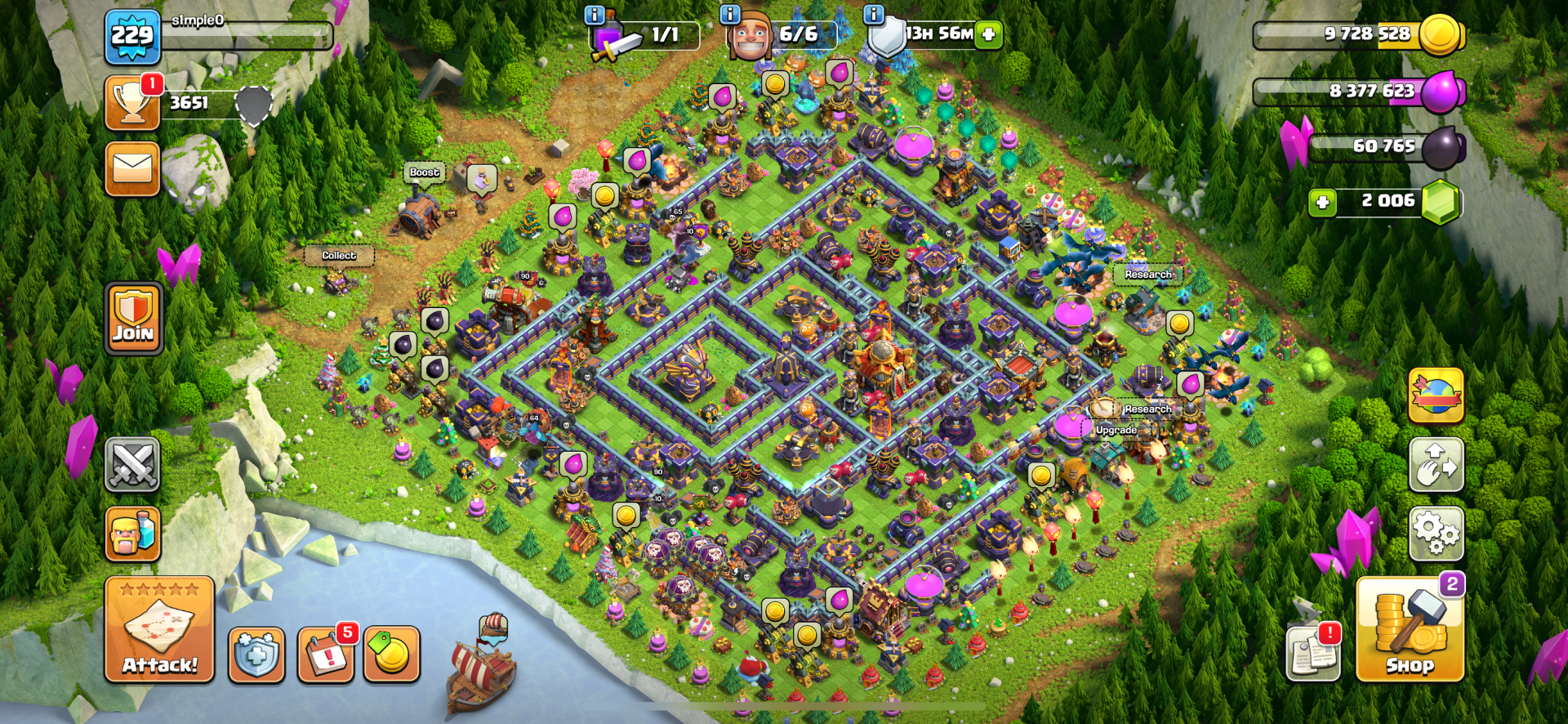This screenshot has height=724, width=1568.
Task: Open the army barbarian and potion overview
Action: pos(132,534)
